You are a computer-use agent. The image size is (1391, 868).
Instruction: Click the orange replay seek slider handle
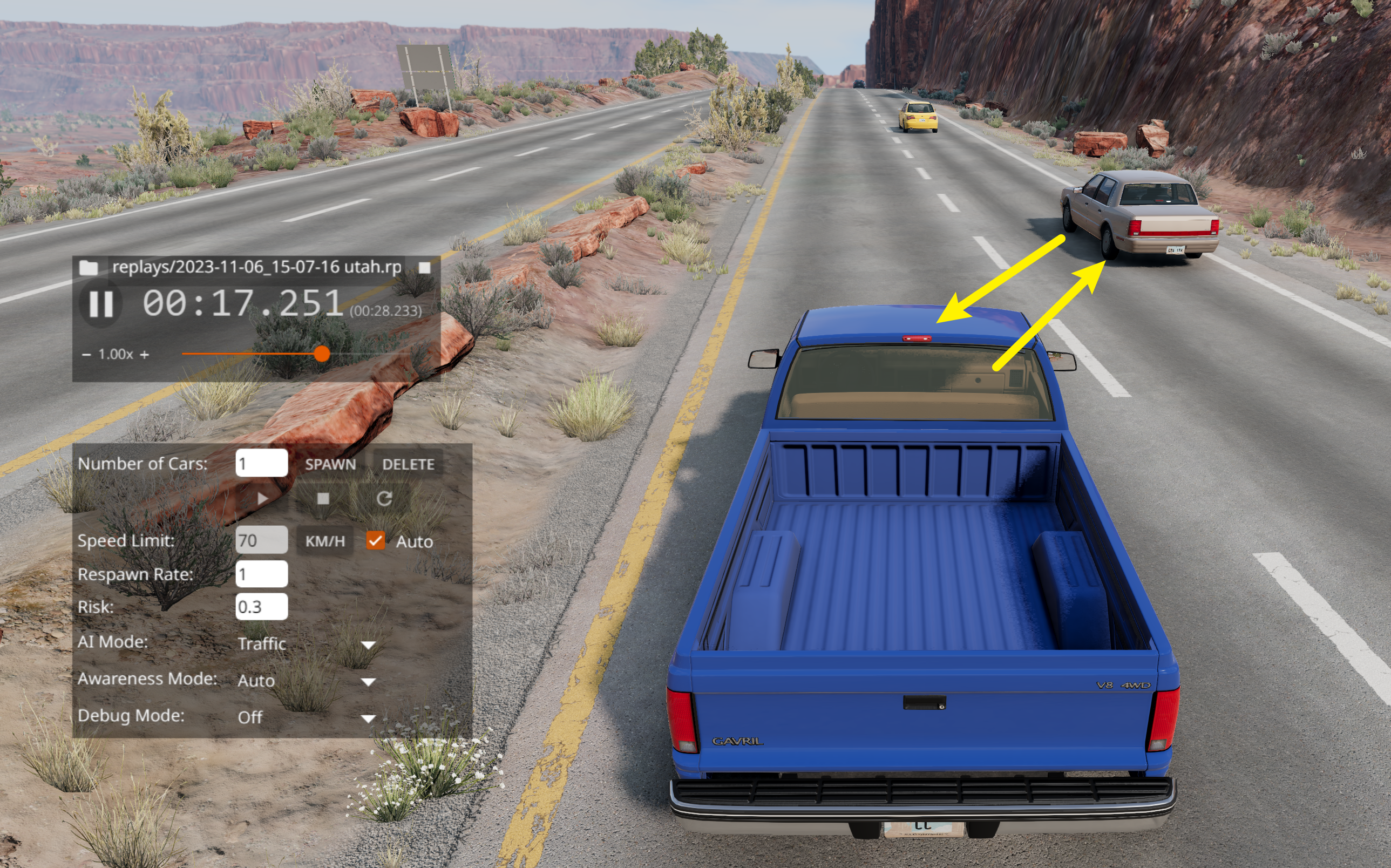pos(322,354)
